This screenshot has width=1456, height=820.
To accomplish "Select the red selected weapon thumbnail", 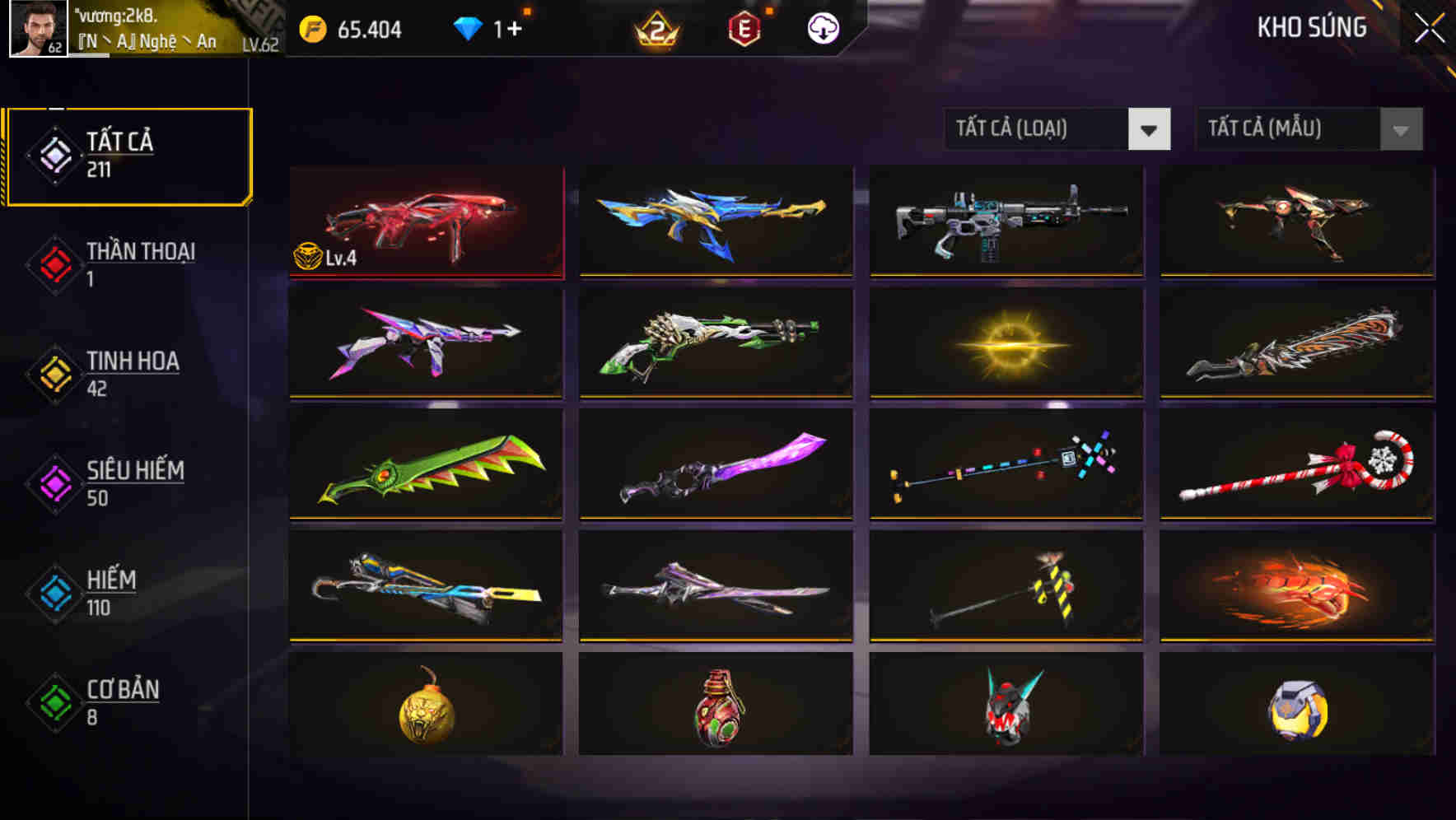I will [425, 222].
